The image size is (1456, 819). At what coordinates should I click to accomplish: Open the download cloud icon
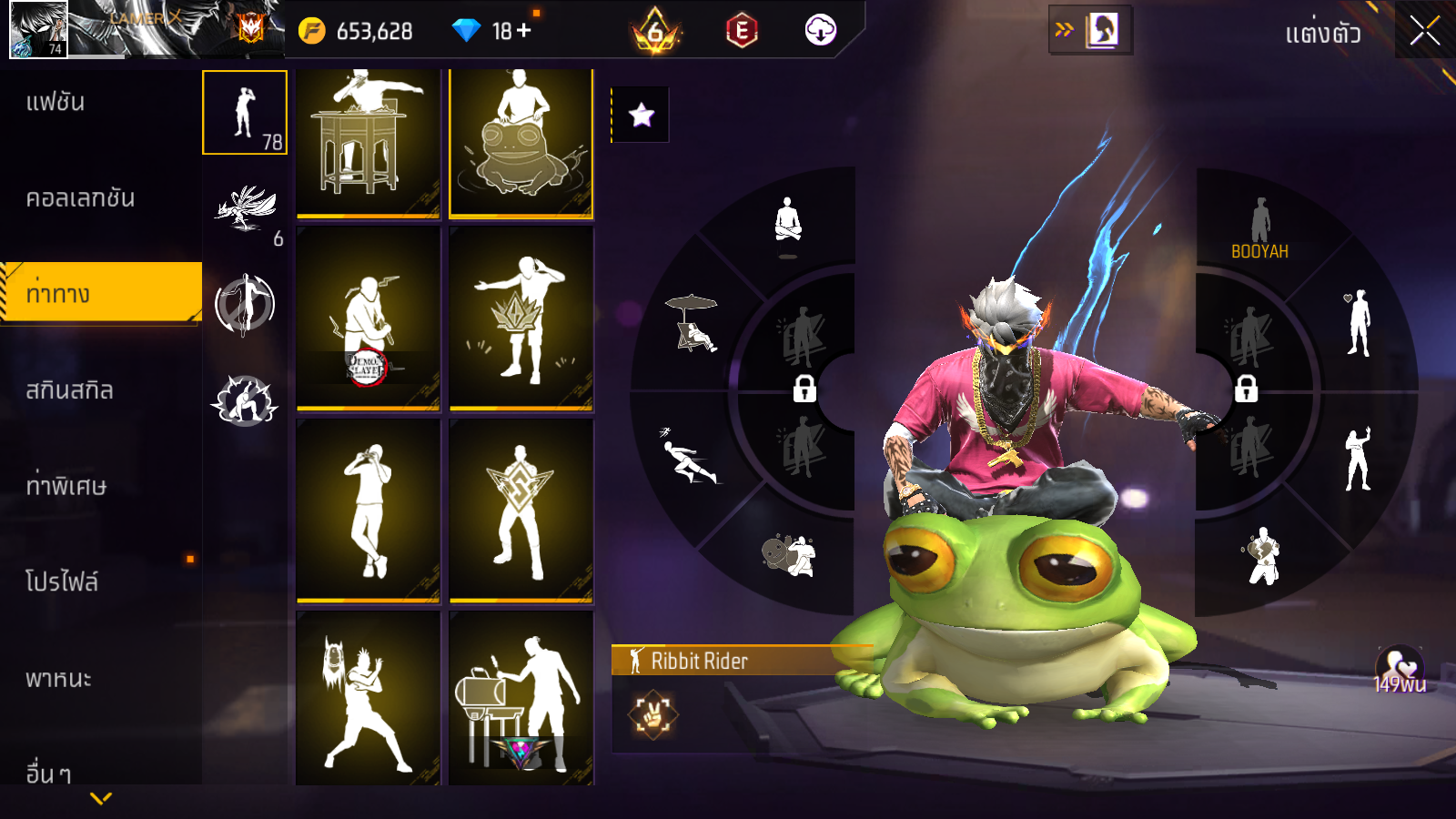pyautogui.click(x=820, y=31)
